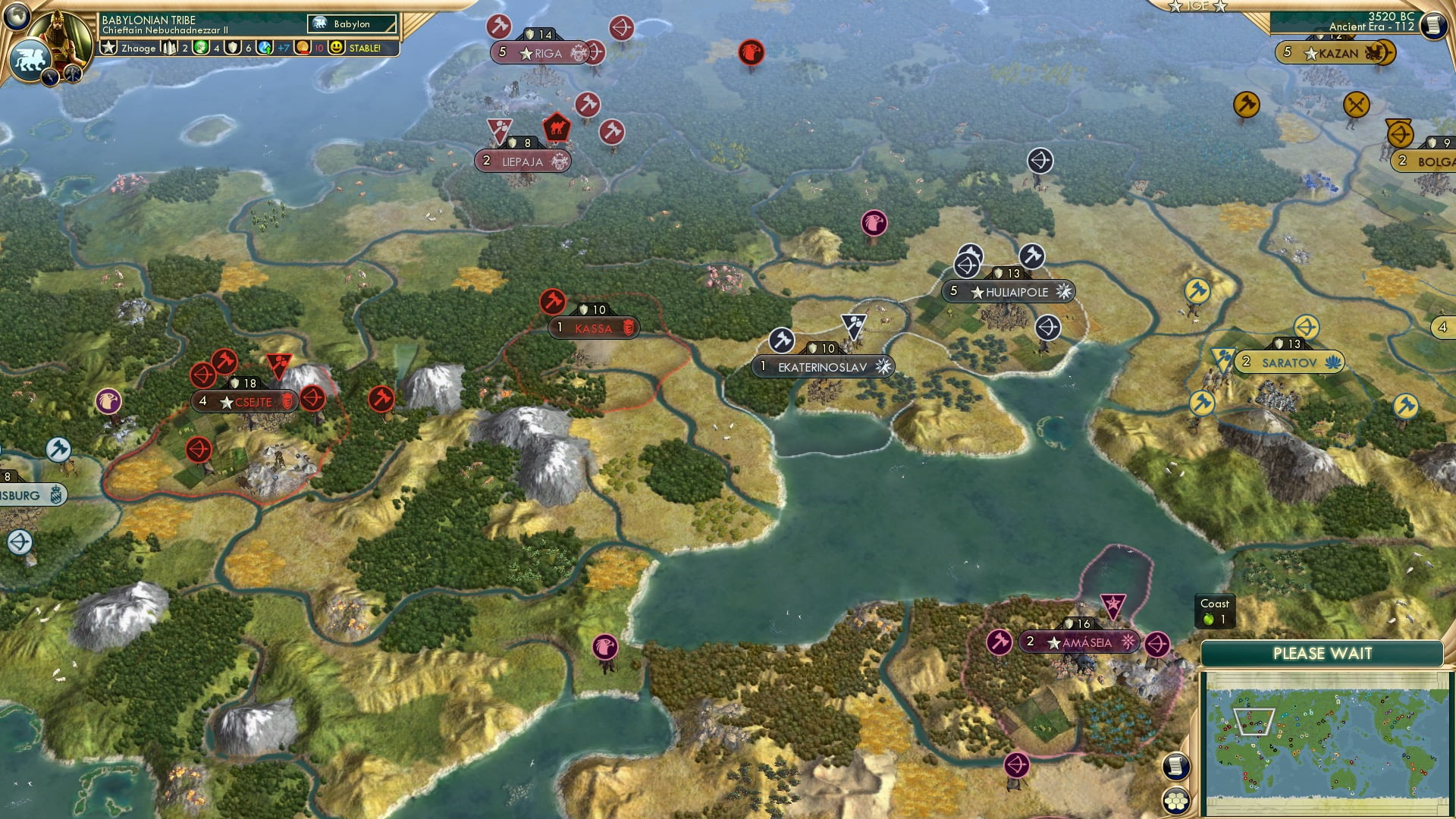Click the green science face icon in top bar

click(200, 48)
